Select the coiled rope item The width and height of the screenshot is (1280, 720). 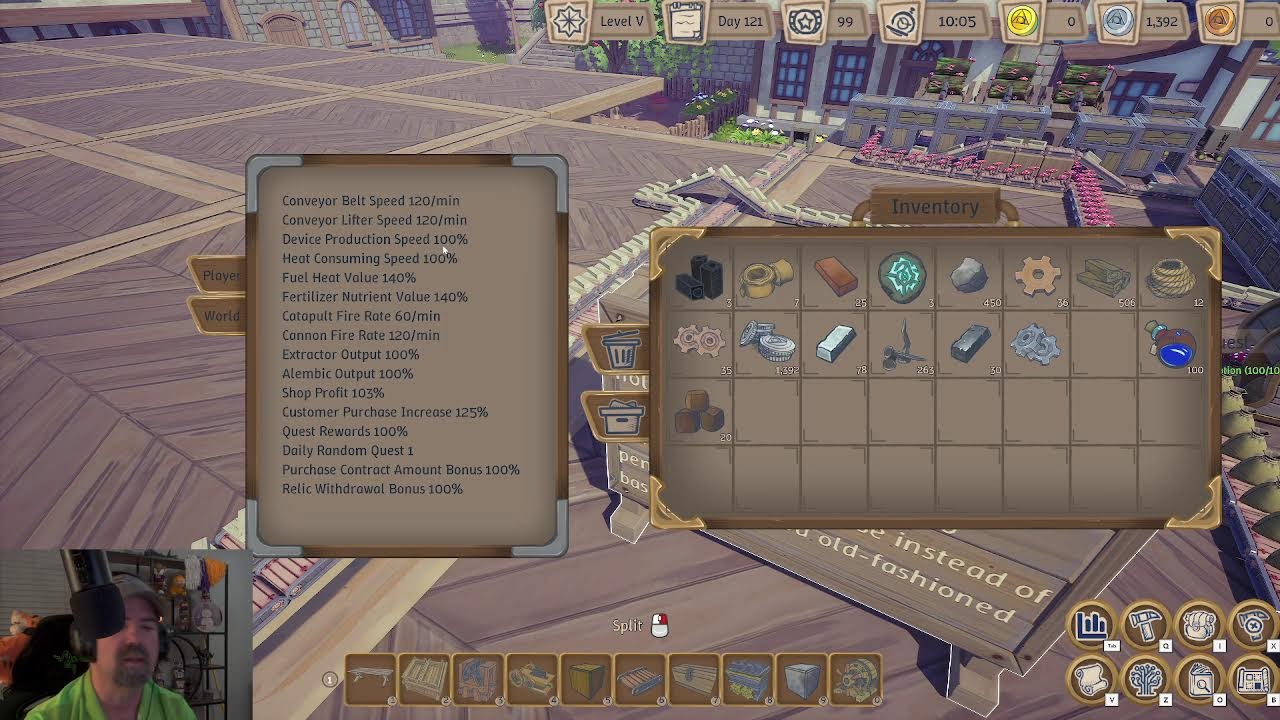pyautogui.click(x=1170, y=277)
